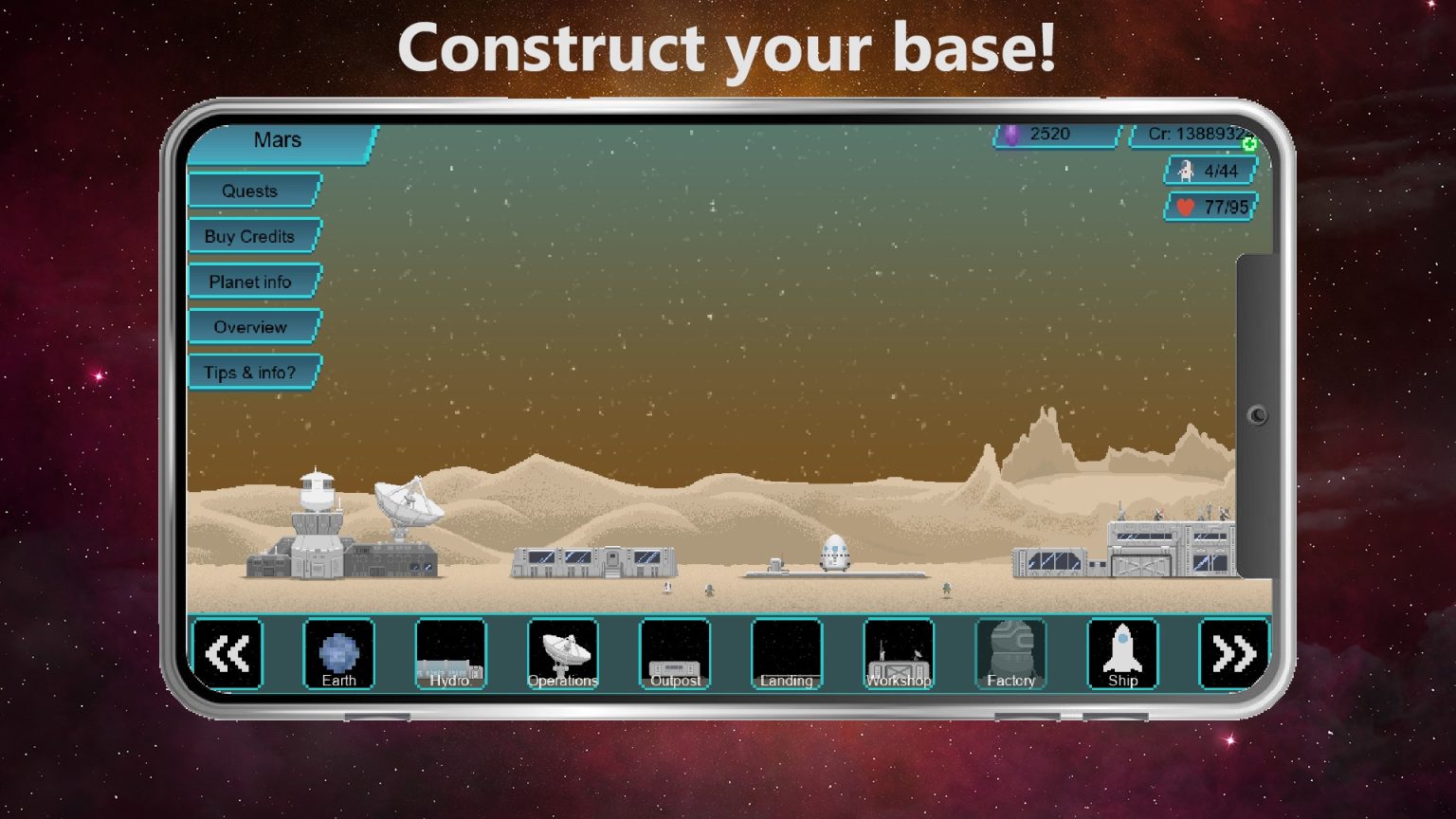Click the Mars planet name tab

click(278, 140)
